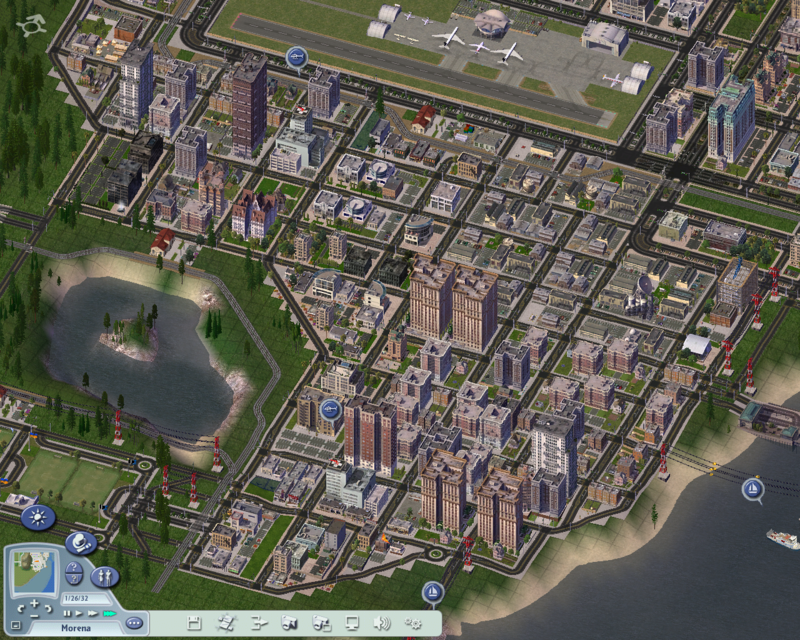The image size is (800, 640).
Task: Exit to region using the map icon
Action: point(226,623)
